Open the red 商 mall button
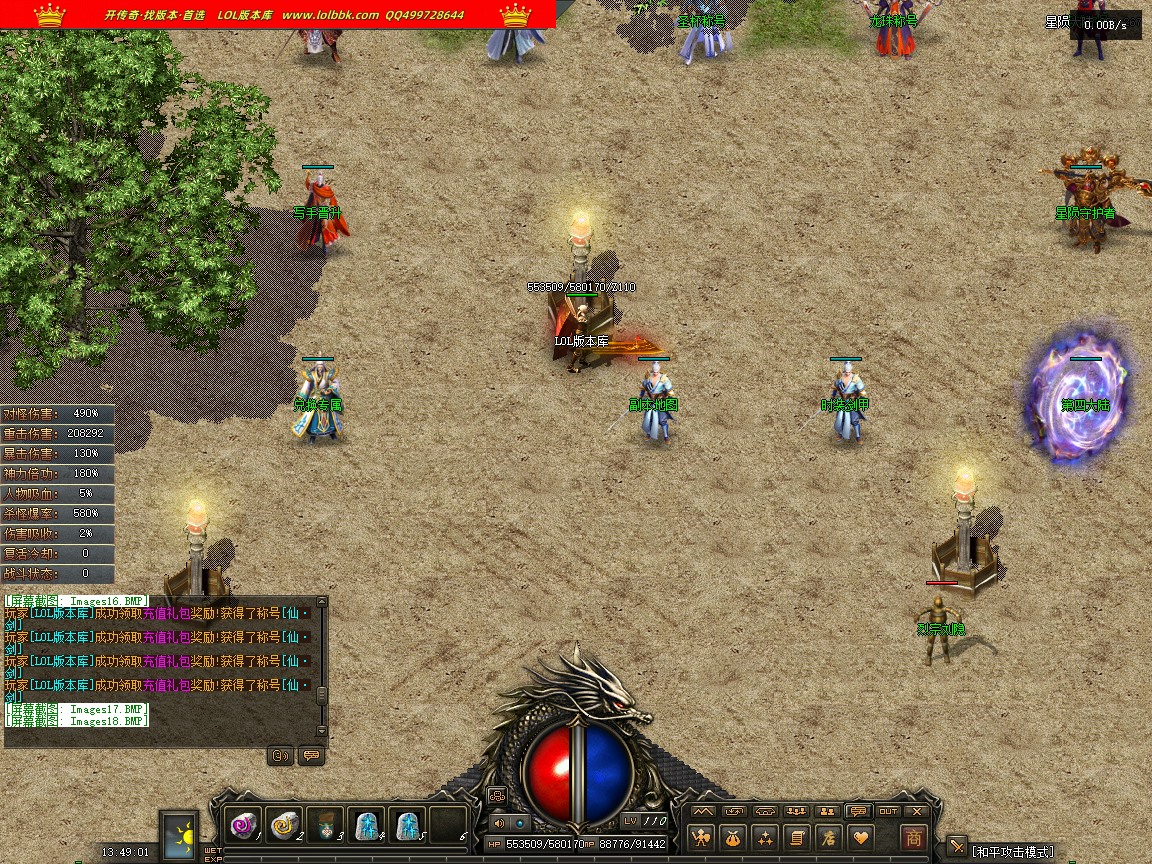 [x=913, y=838]
